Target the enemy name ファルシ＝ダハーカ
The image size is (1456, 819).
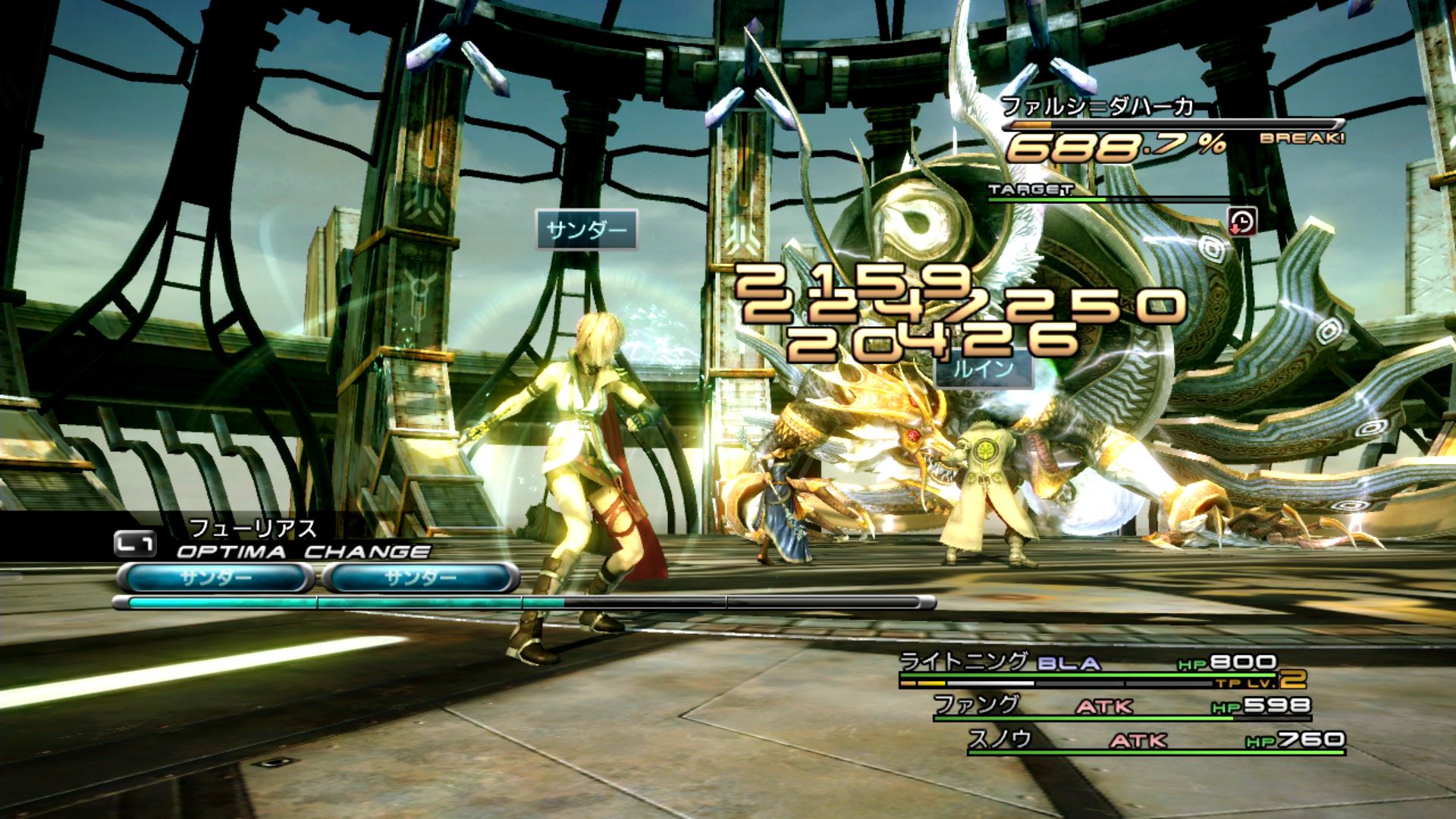tap(1097, 107)
